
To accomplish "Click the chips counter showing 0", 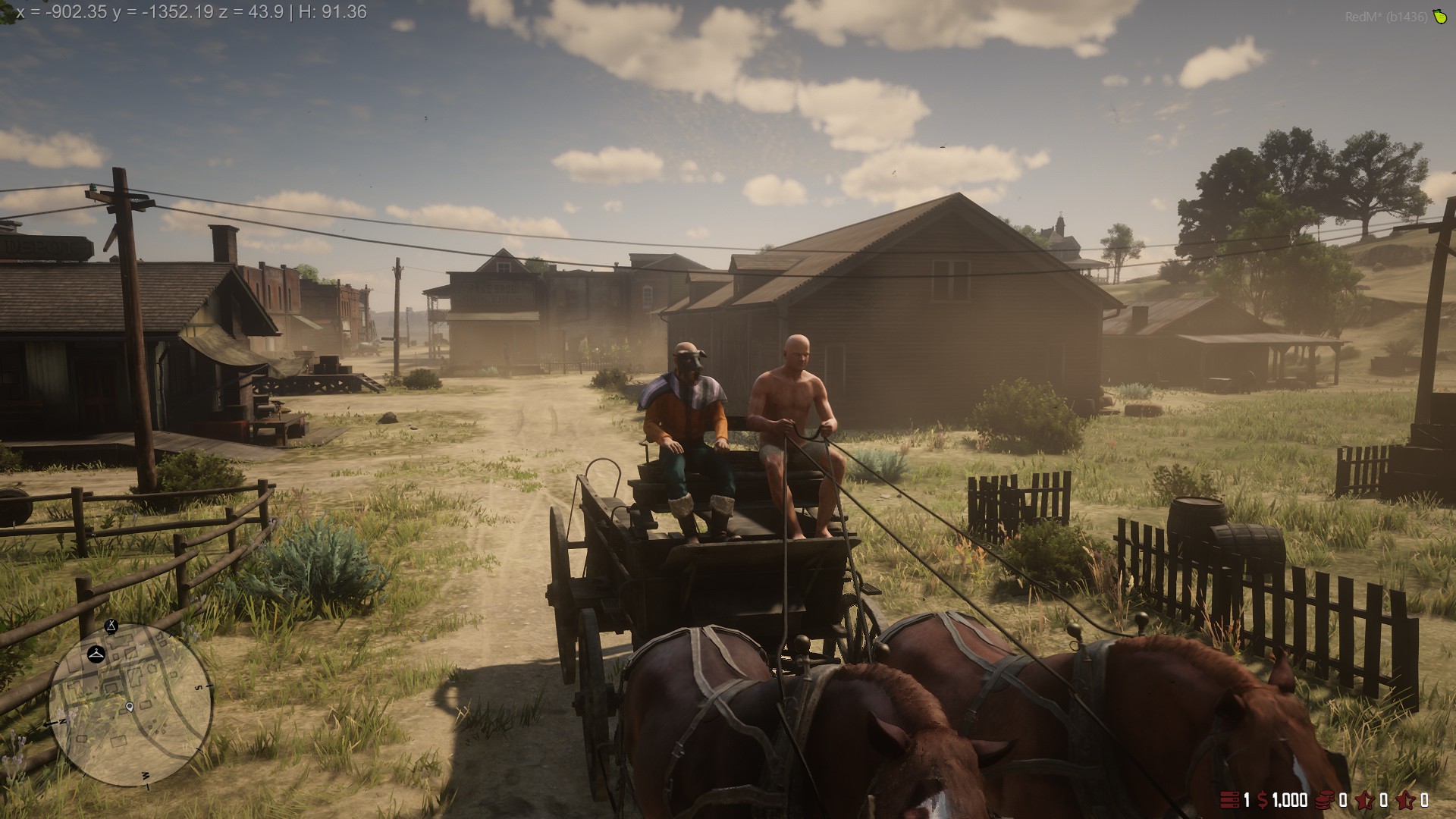I will pos(1343,800).
